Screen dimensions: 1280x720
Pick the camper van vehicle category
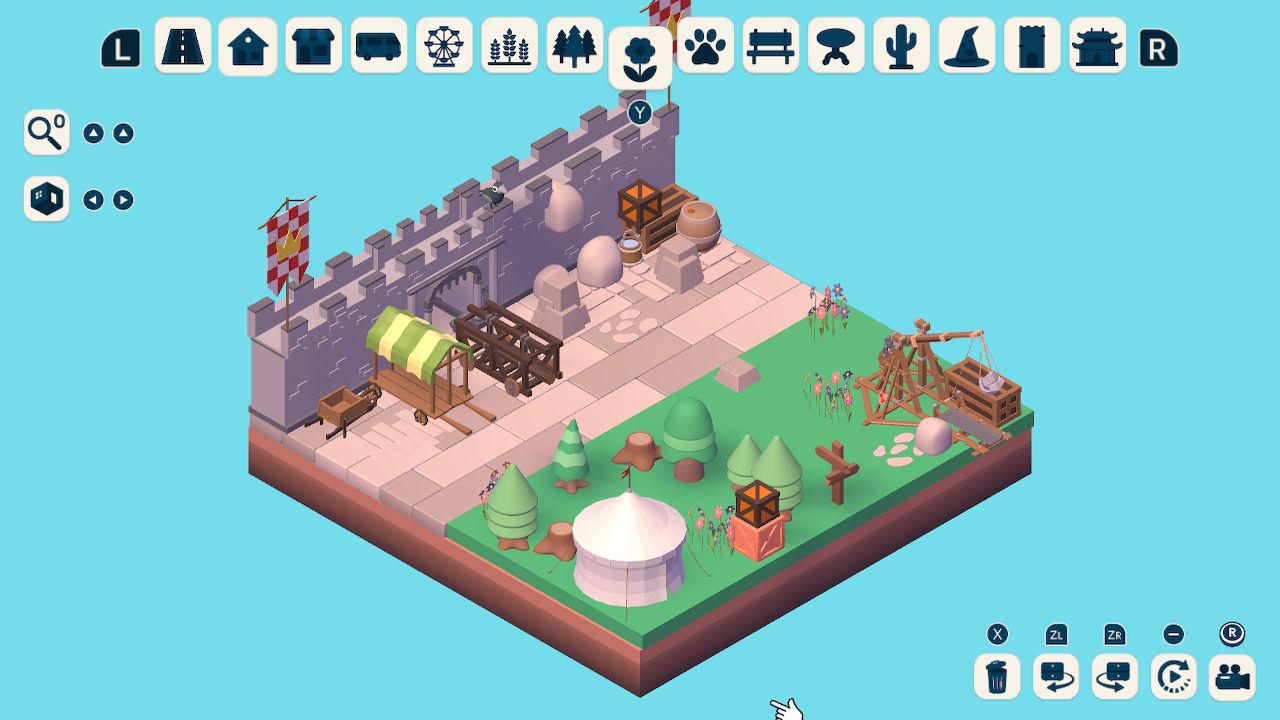(375, 45)
